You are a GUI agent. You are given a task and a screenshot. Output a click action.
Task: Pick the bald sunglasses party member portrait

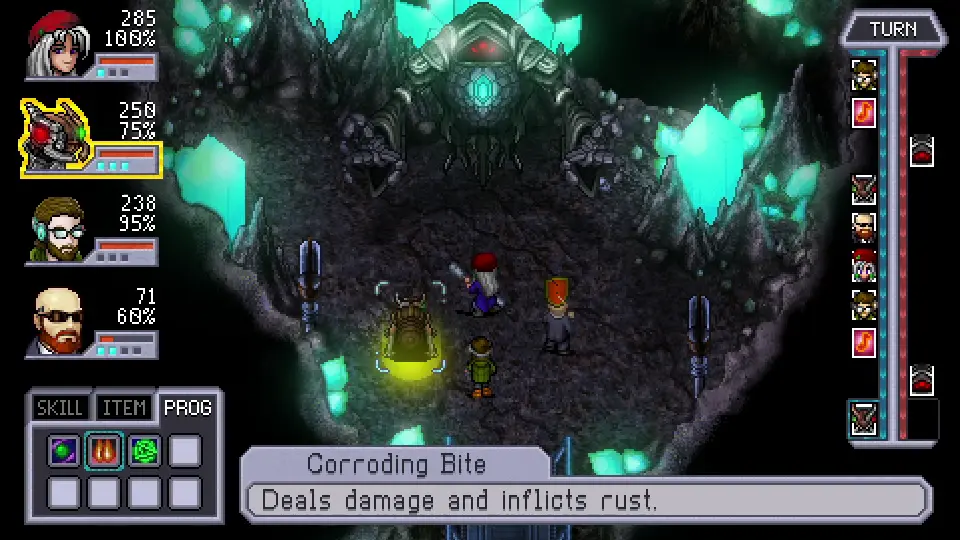[58, 321]
